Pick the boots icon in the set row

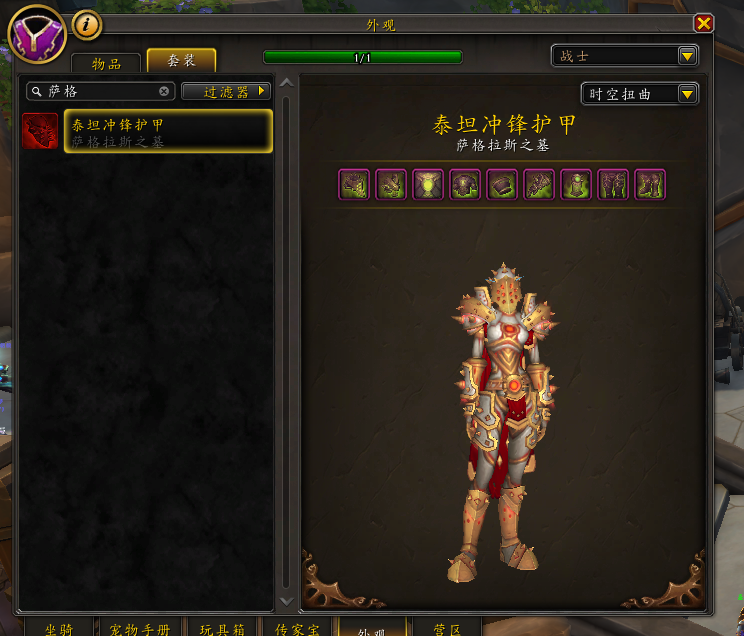click(651, 185)
